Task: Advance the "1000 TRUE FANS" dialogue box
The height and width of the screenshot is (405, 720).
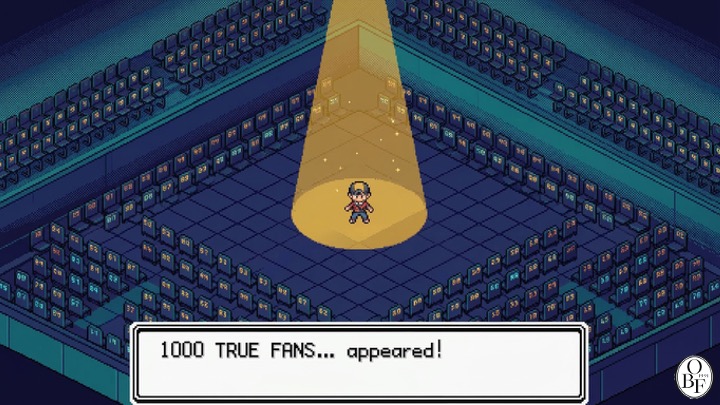Action: tap(358, 362)
